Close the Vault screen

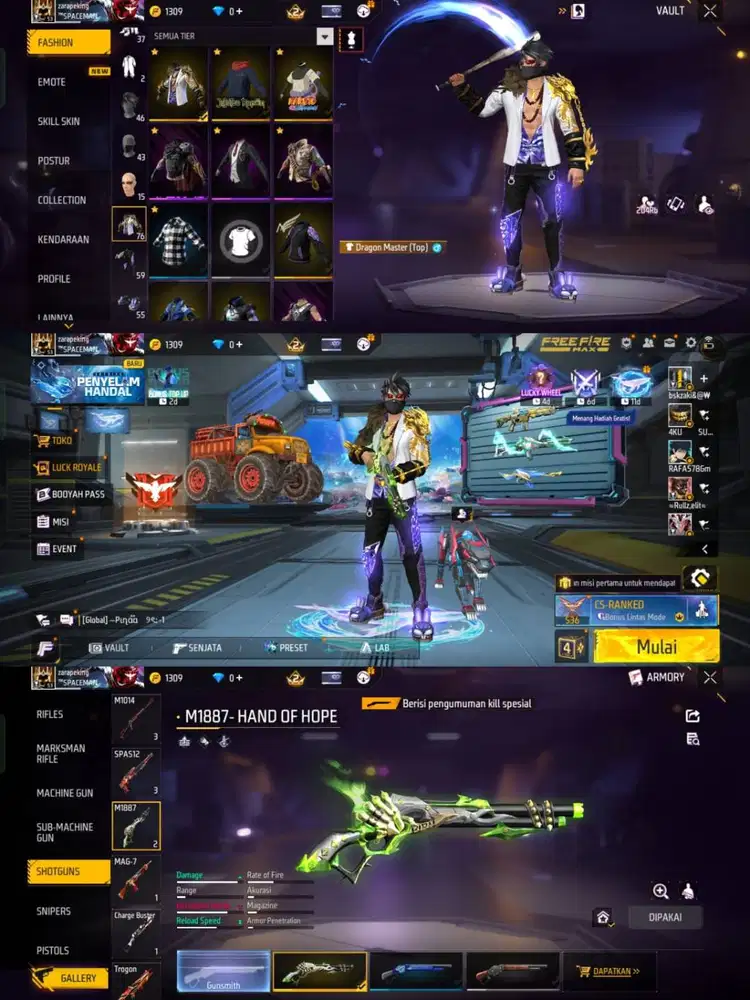click(710, 11)
